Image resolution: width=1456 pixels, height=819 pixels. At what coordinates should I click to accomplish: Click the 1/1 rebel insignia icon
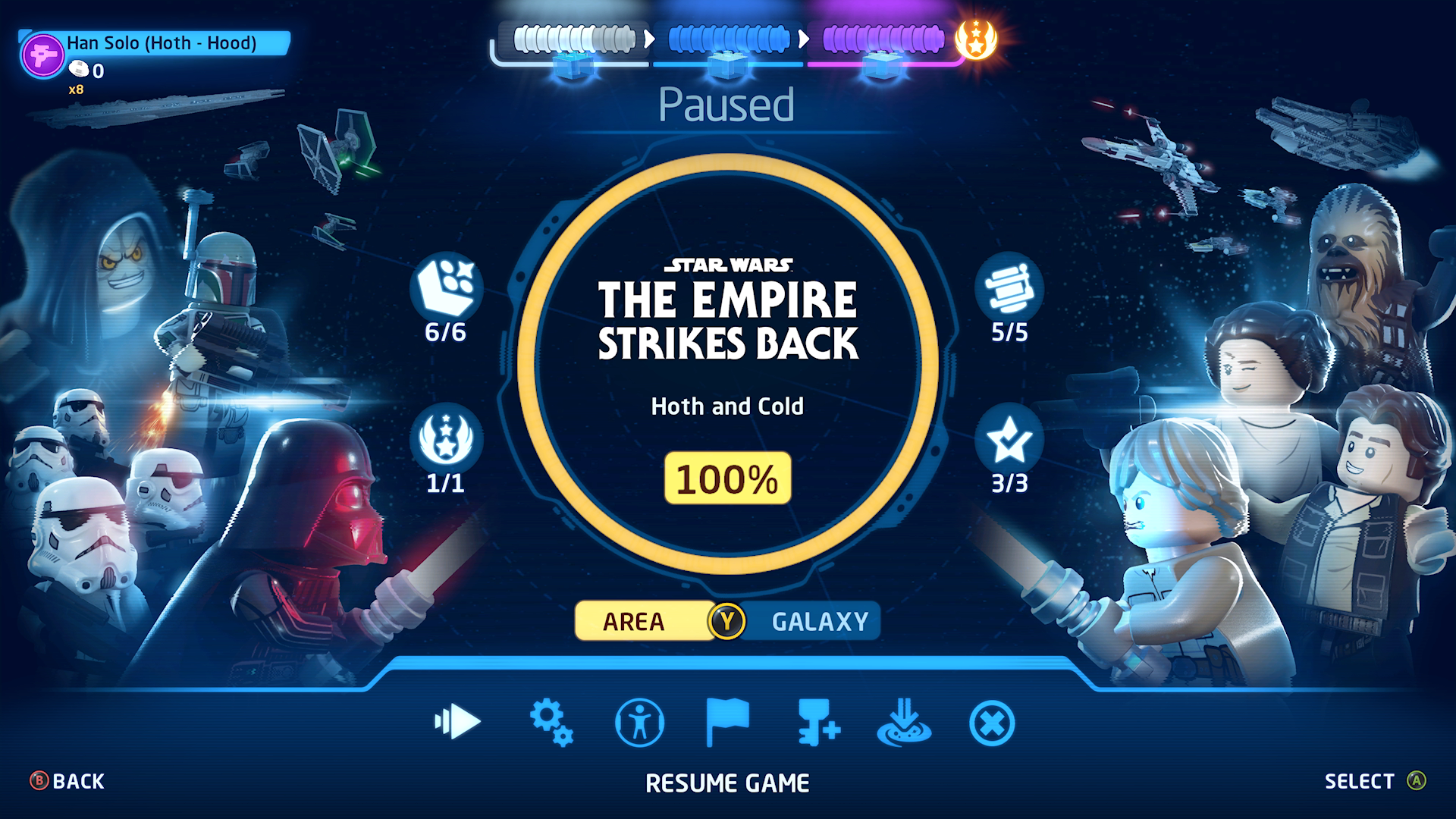[x=446, y=438]
